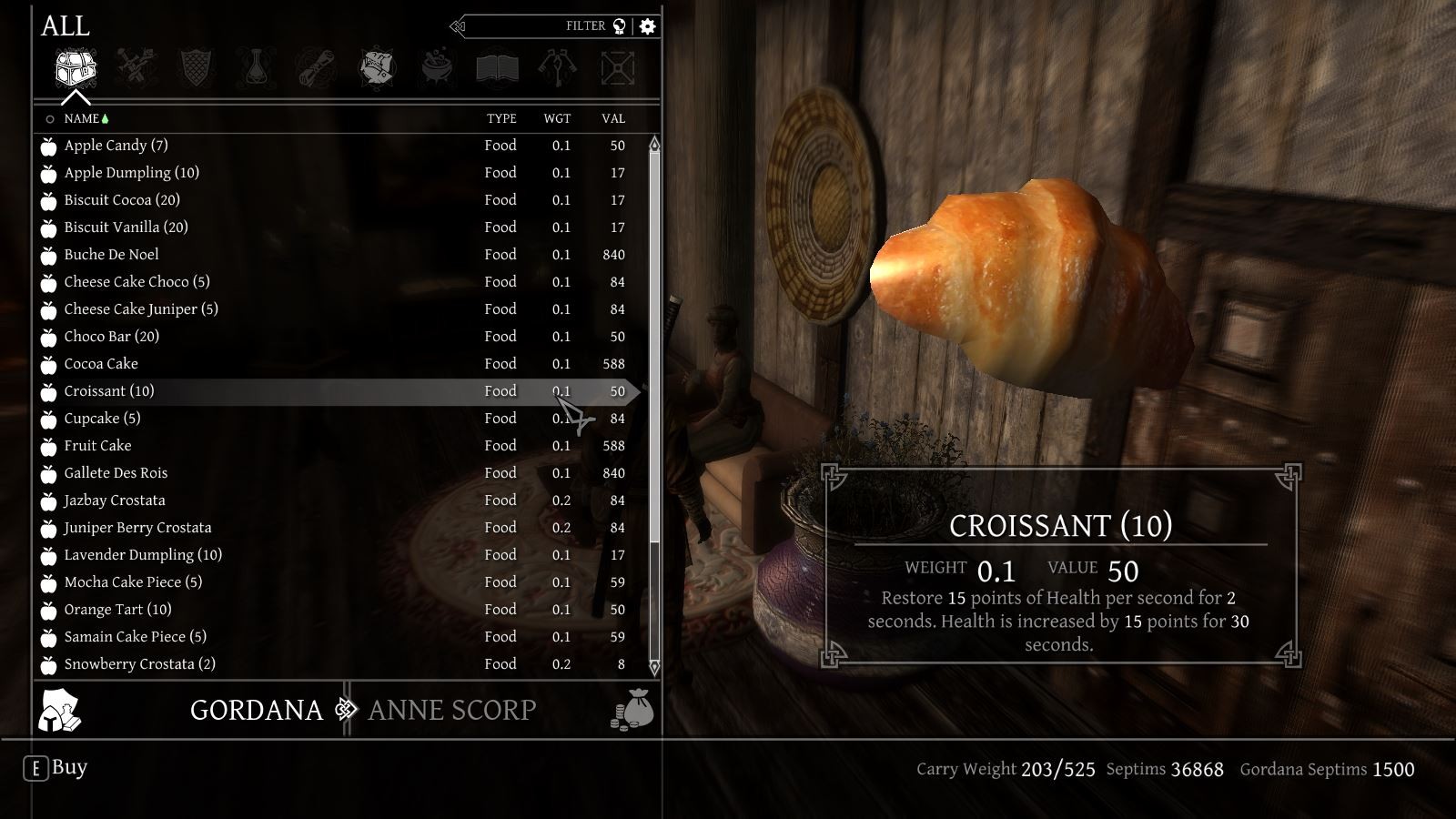Select the Apple Candy food item

[x=116, y=146]
